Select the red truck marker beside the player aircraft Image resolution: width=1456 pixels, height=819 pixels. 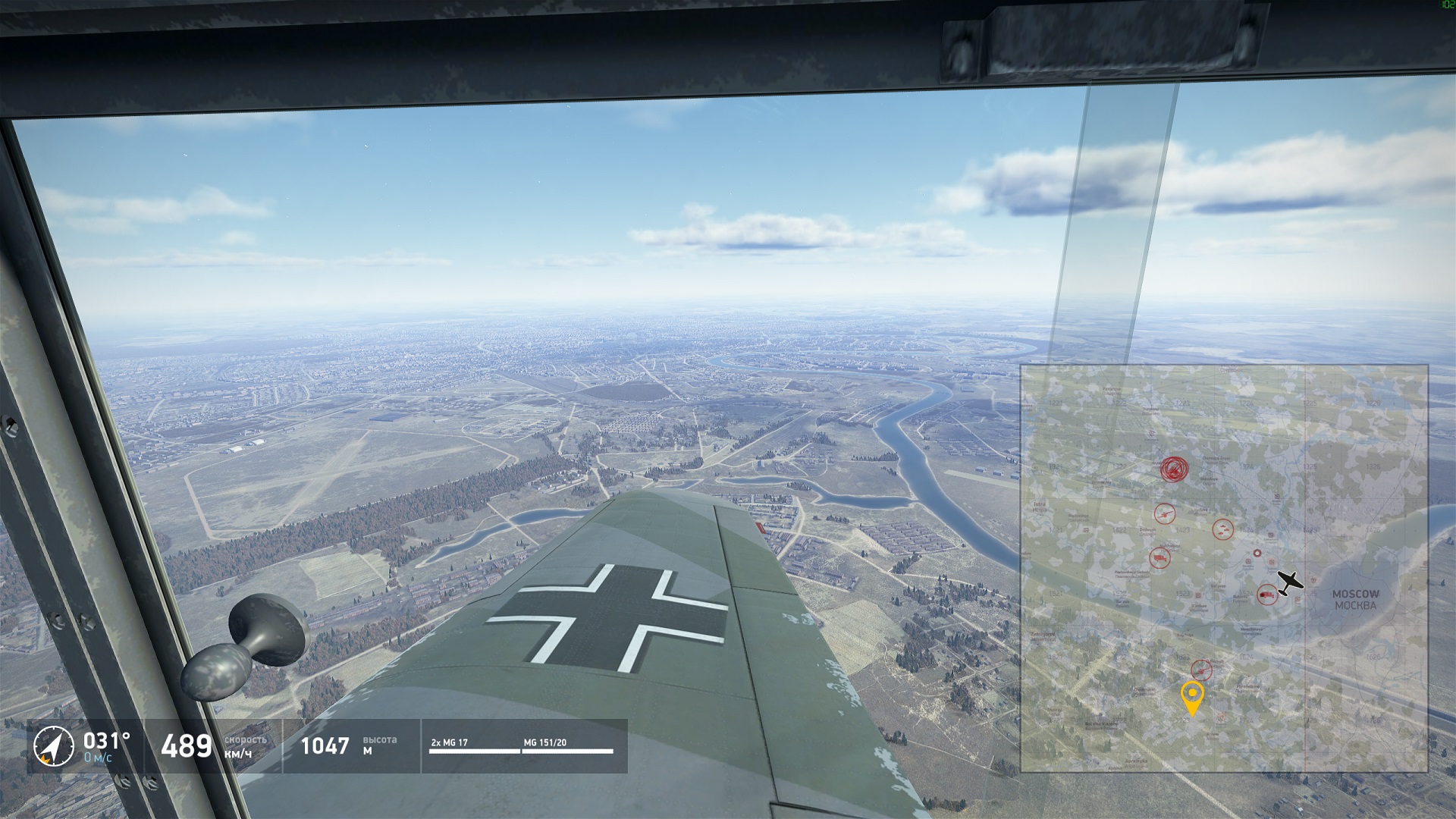tap(1266, 595)
